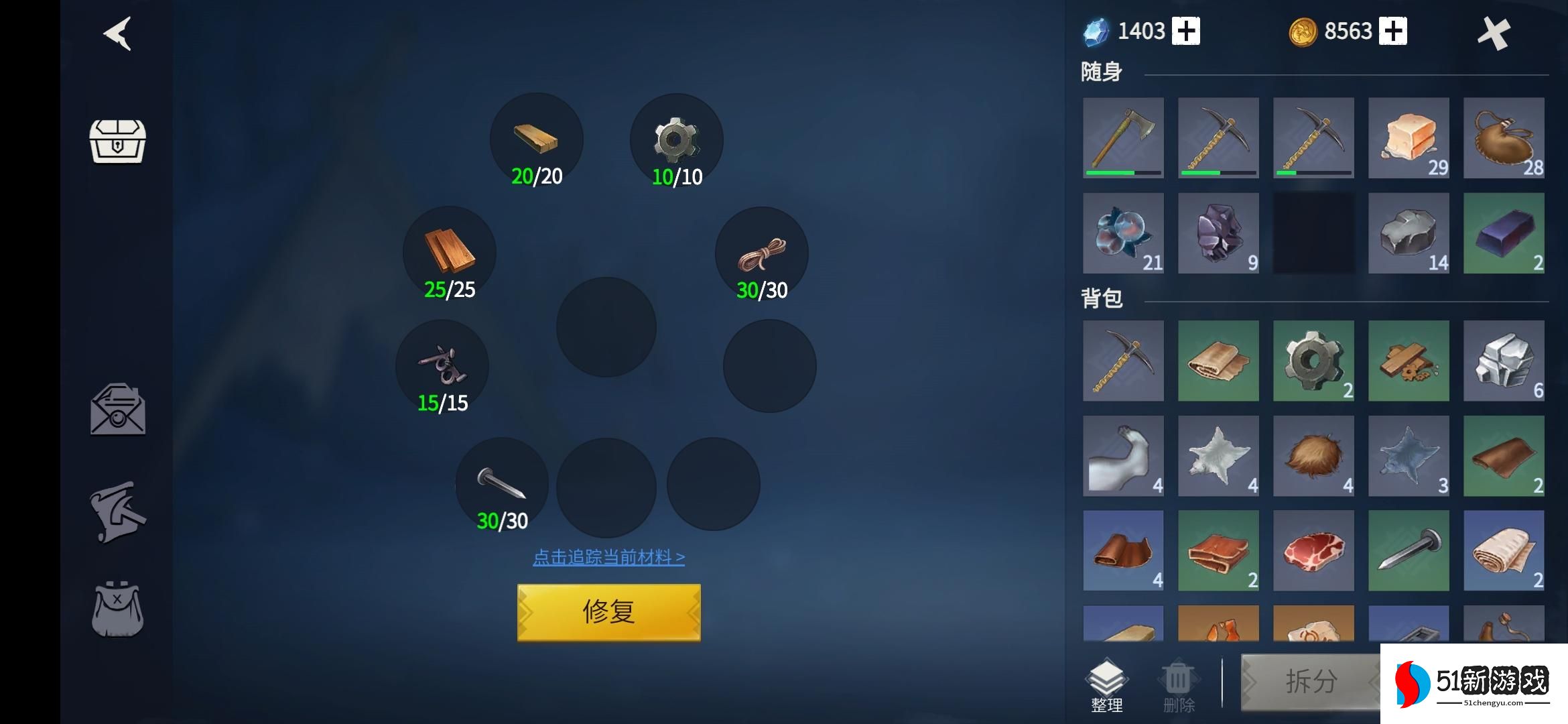Select the waterskin stack of 28

pos(1504,137)
